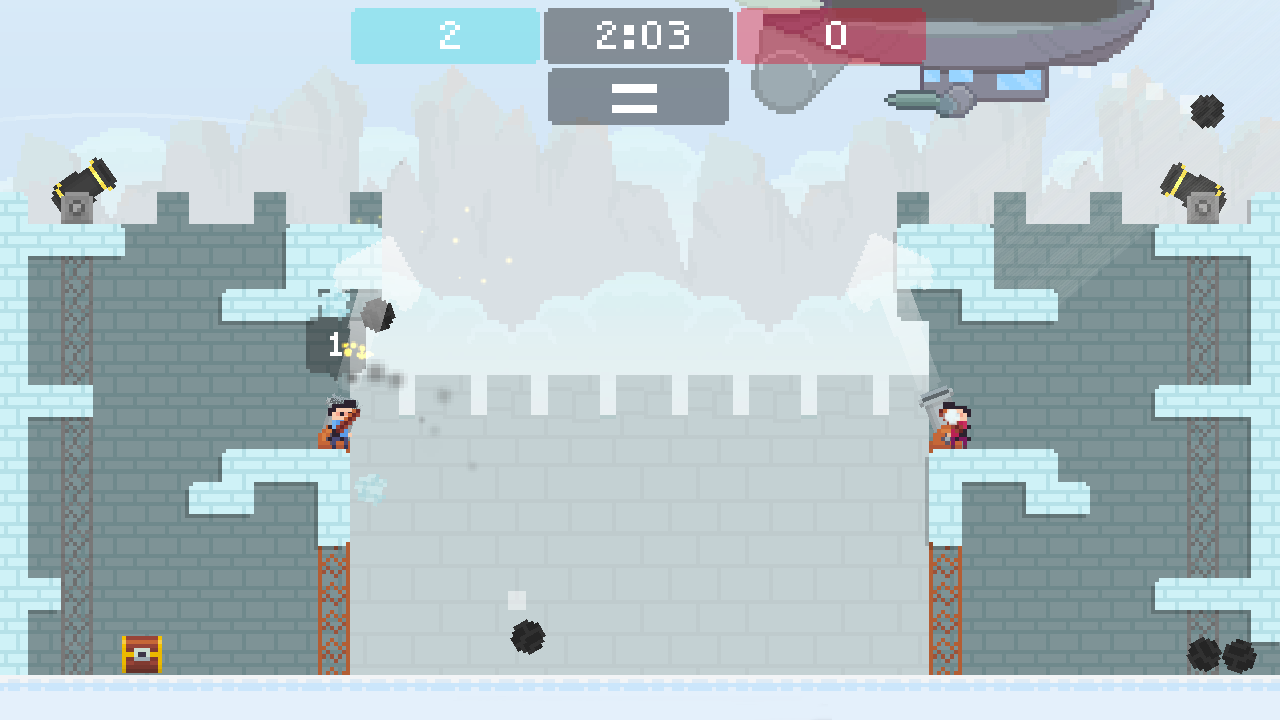Screen dimensions: 1280x720
Task: Click the red team score panel
Action: pos(836,36)
